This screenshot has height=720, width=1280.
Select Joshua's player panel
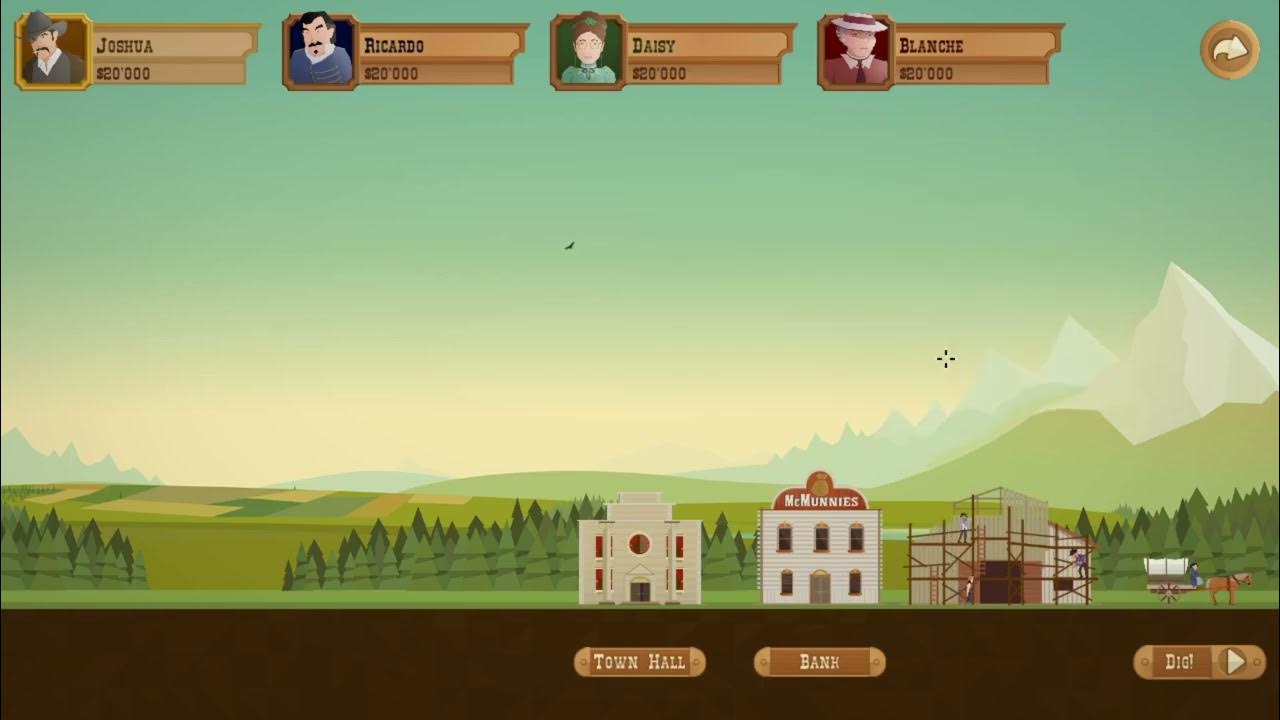136,52
